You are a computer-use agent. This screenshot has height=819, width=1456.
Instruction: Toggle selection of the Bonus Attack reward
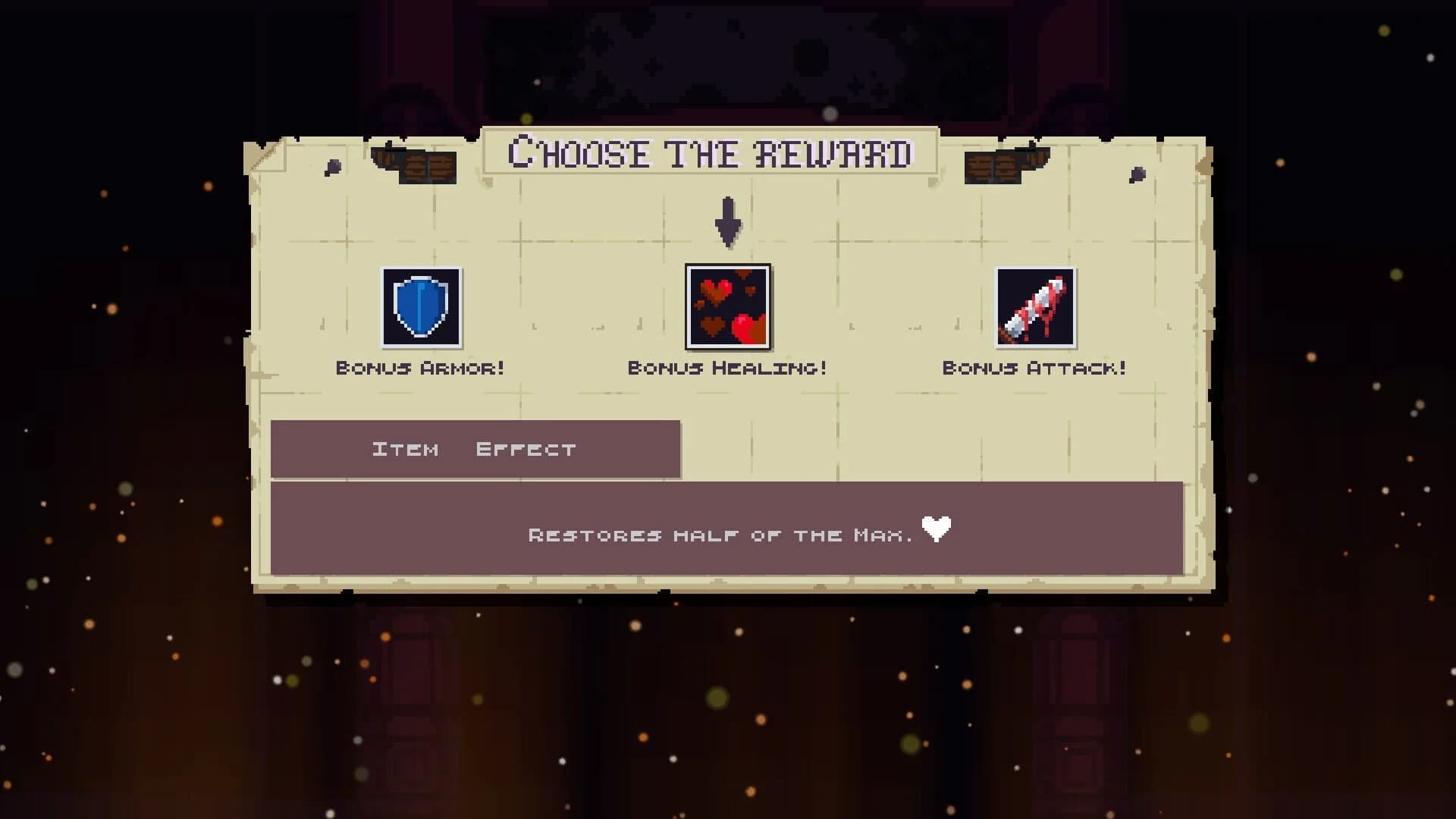point(1034,308)
